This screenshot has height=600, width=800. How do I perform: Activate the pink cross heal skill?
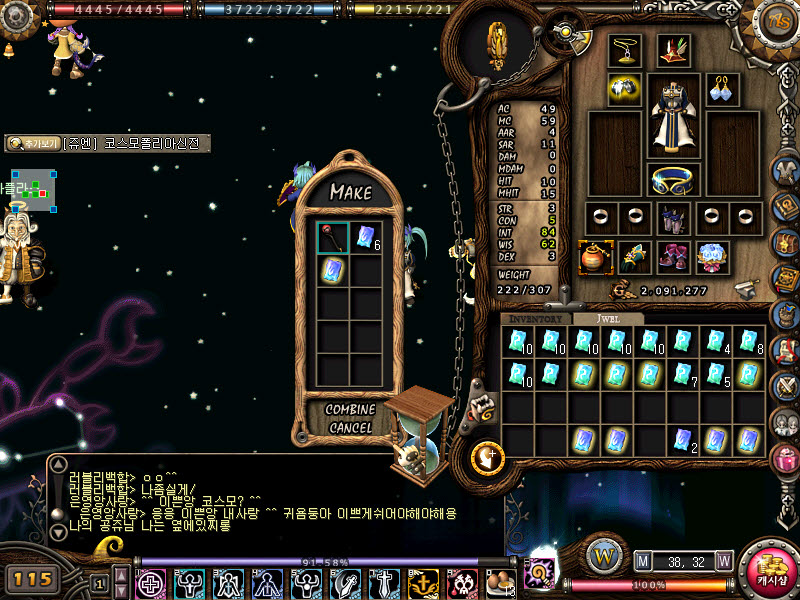(x=151, y=582)
